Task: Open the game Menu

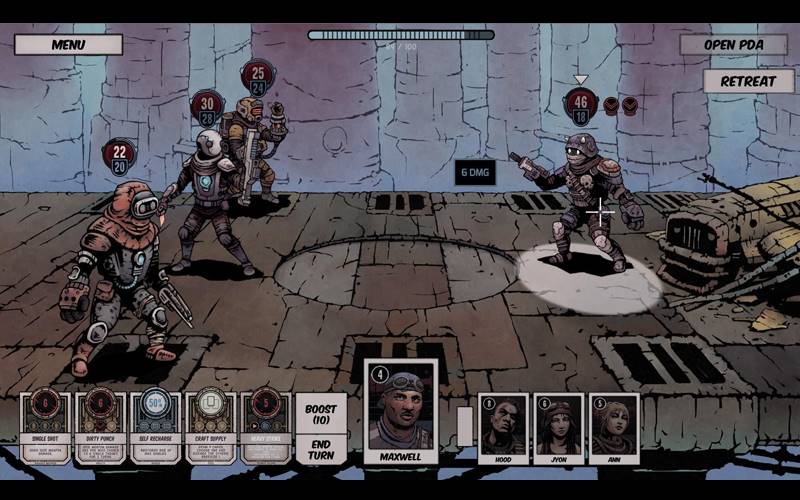Action: point(68,45)
